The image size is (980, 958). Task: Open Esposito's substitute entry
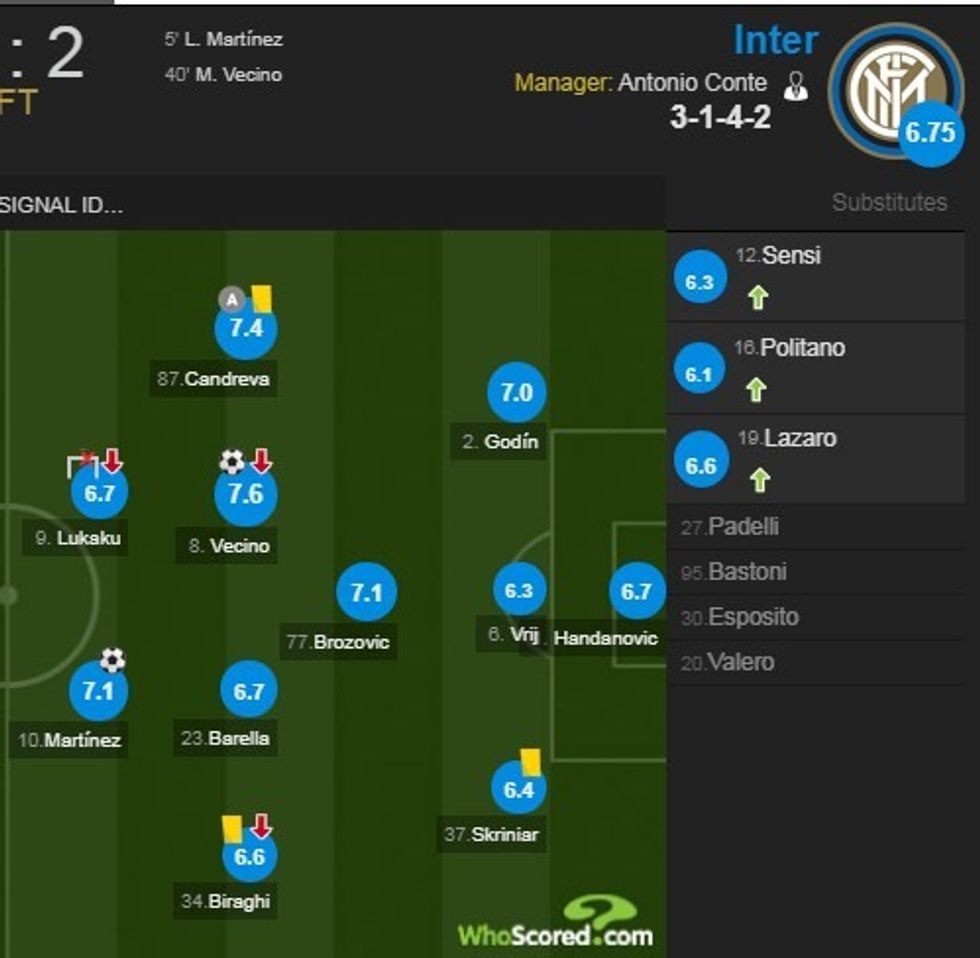coord(752,617)
